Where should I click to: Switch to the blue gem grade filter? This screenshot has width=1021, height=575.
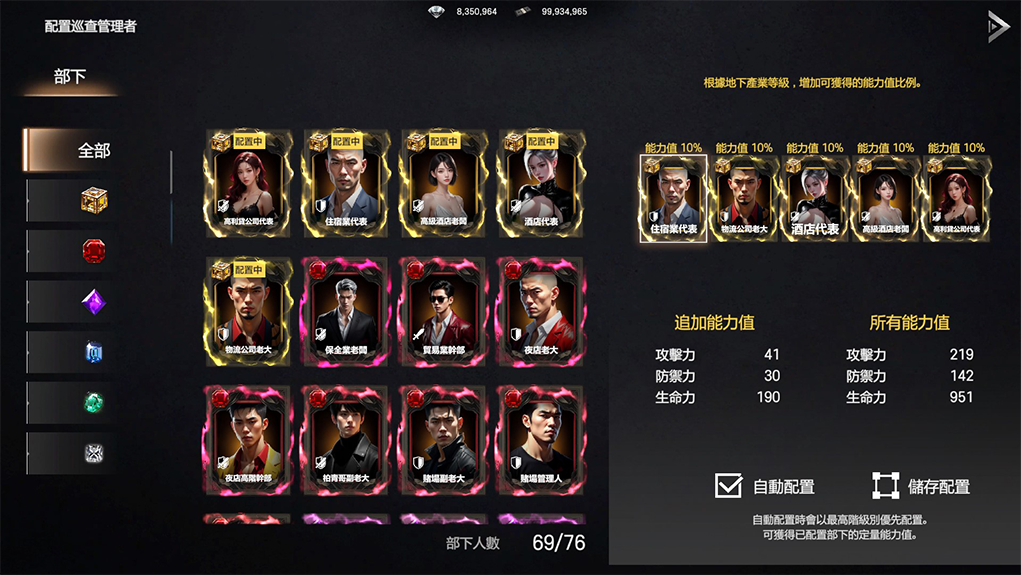click(94, 352)
